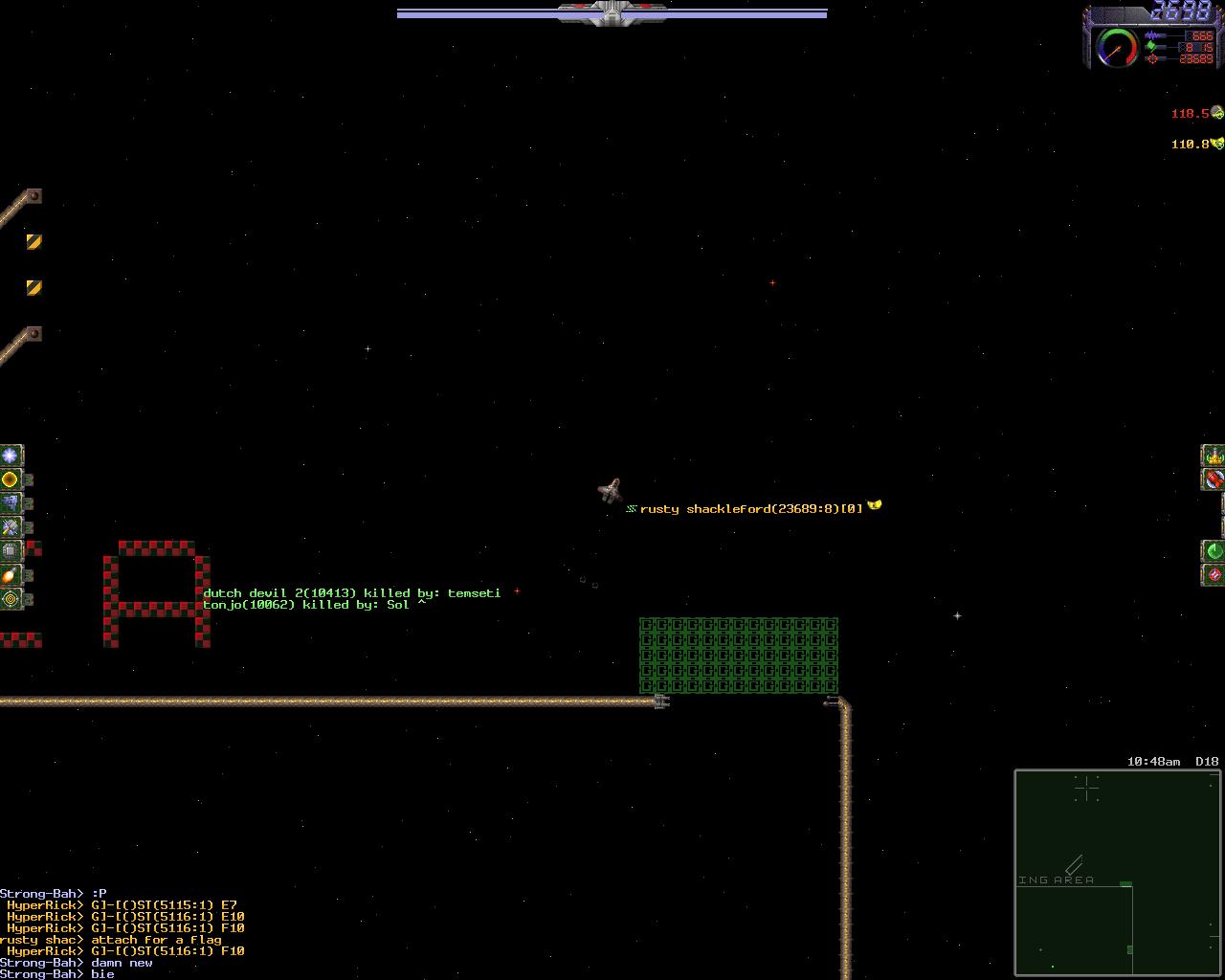Open the radar minimap

[x=1117, y=872]
